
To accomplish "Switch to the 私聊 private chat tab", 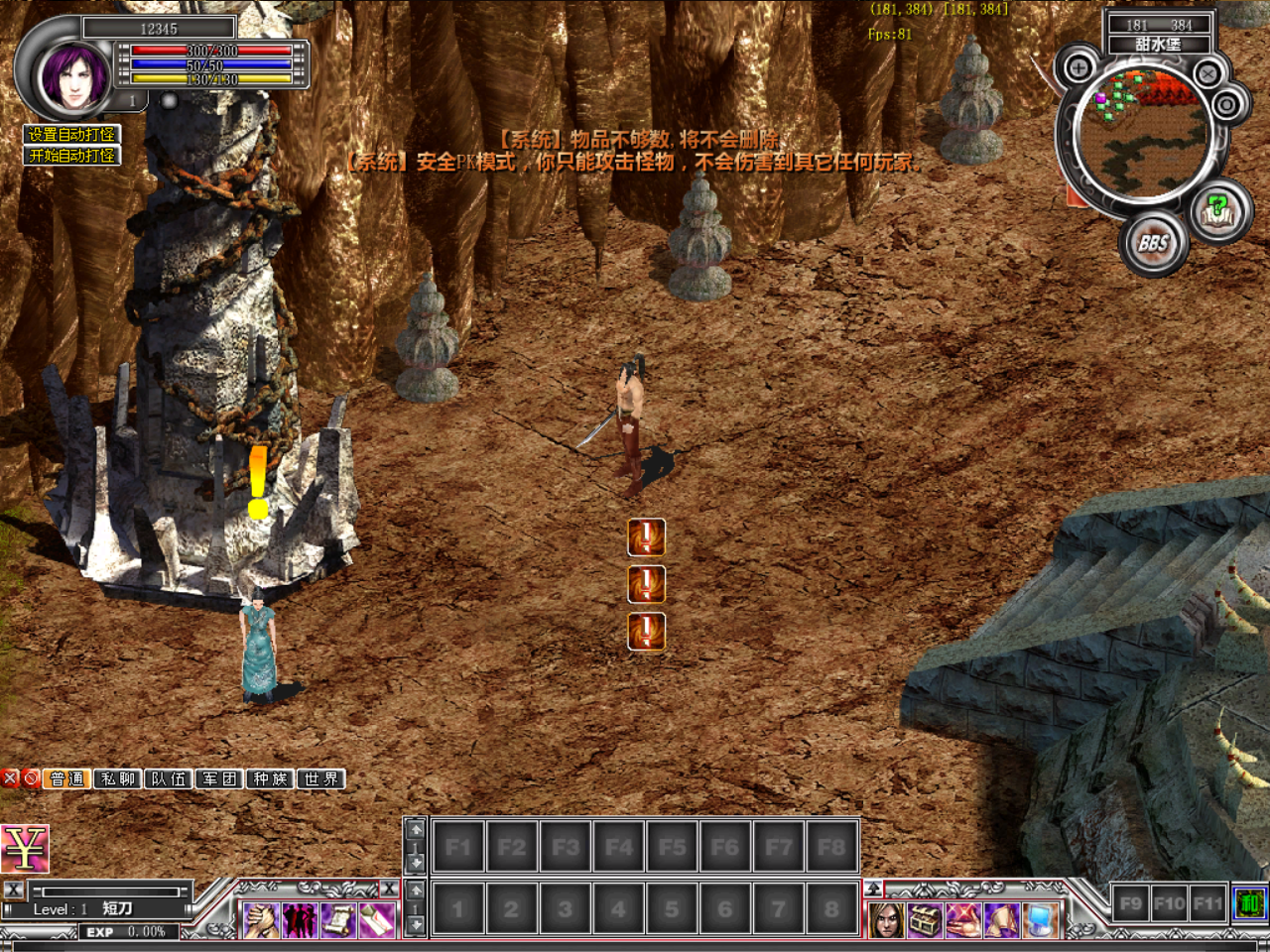I will point(118,779).
